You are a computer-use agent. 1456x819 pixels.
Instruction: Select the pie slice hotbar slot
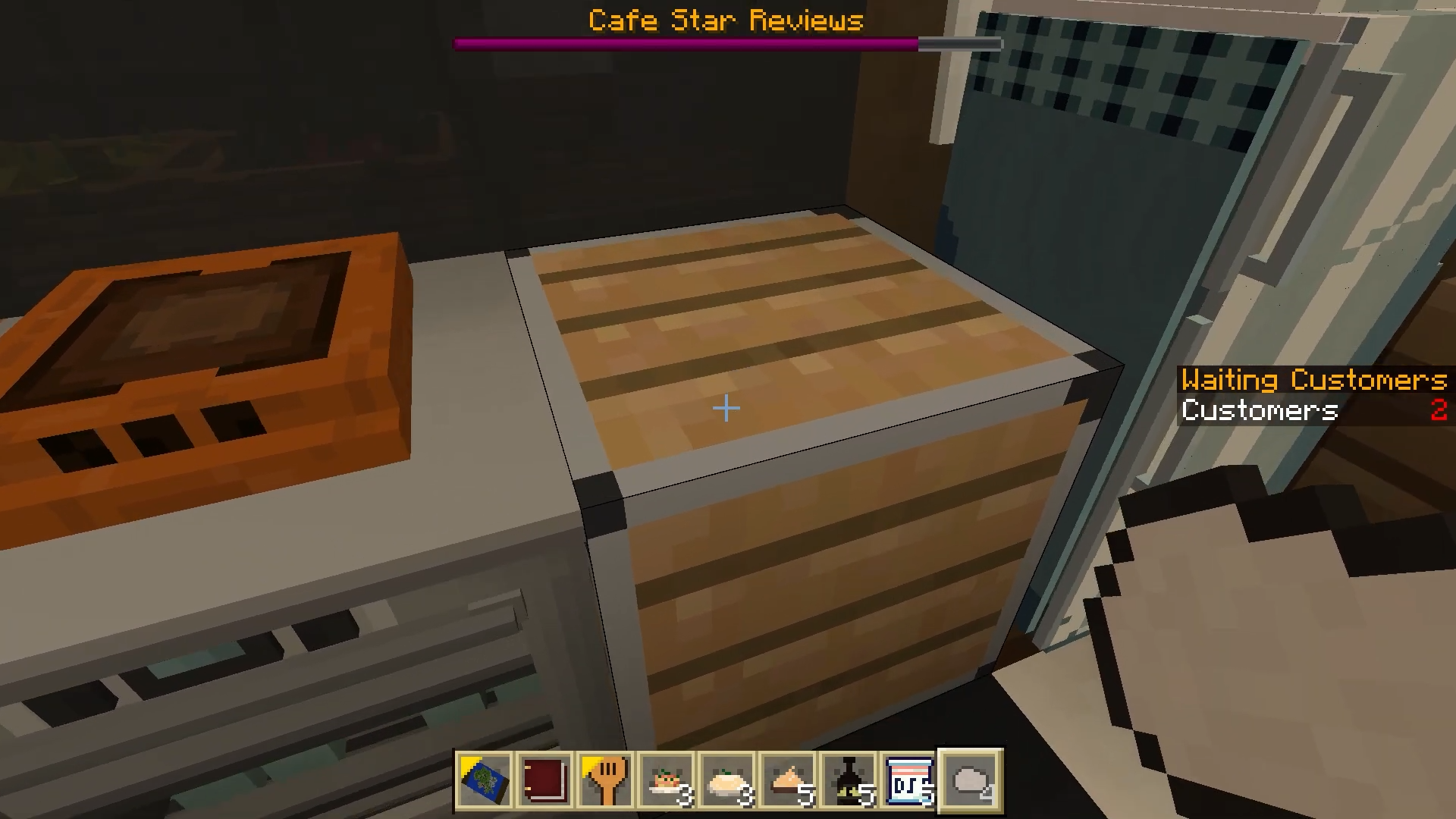[789, 780]
